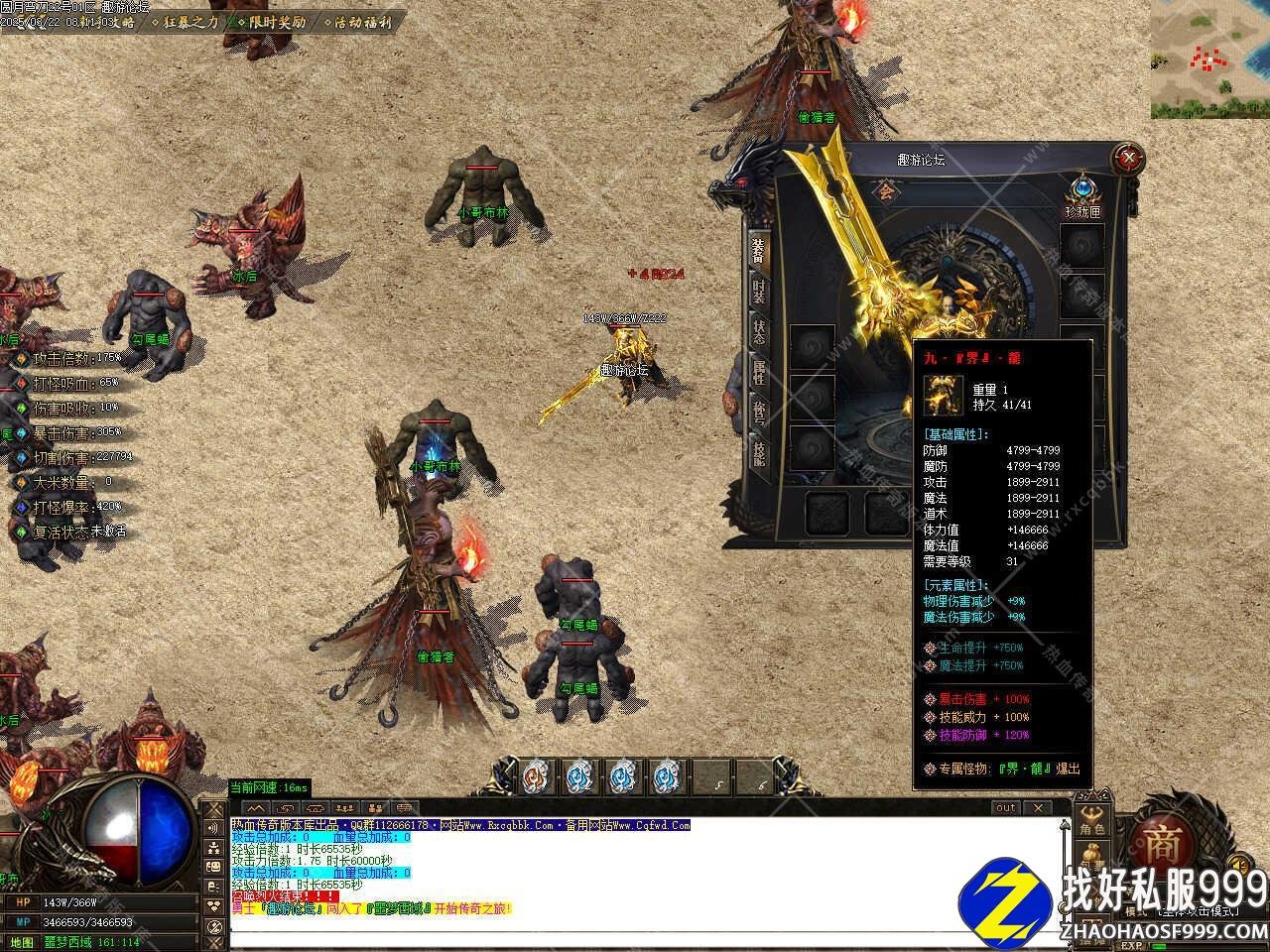Image resolution: width=1270 pixels, height=952 pixels.
Task: Click the chat window 'out' button
Action: 1006,808
